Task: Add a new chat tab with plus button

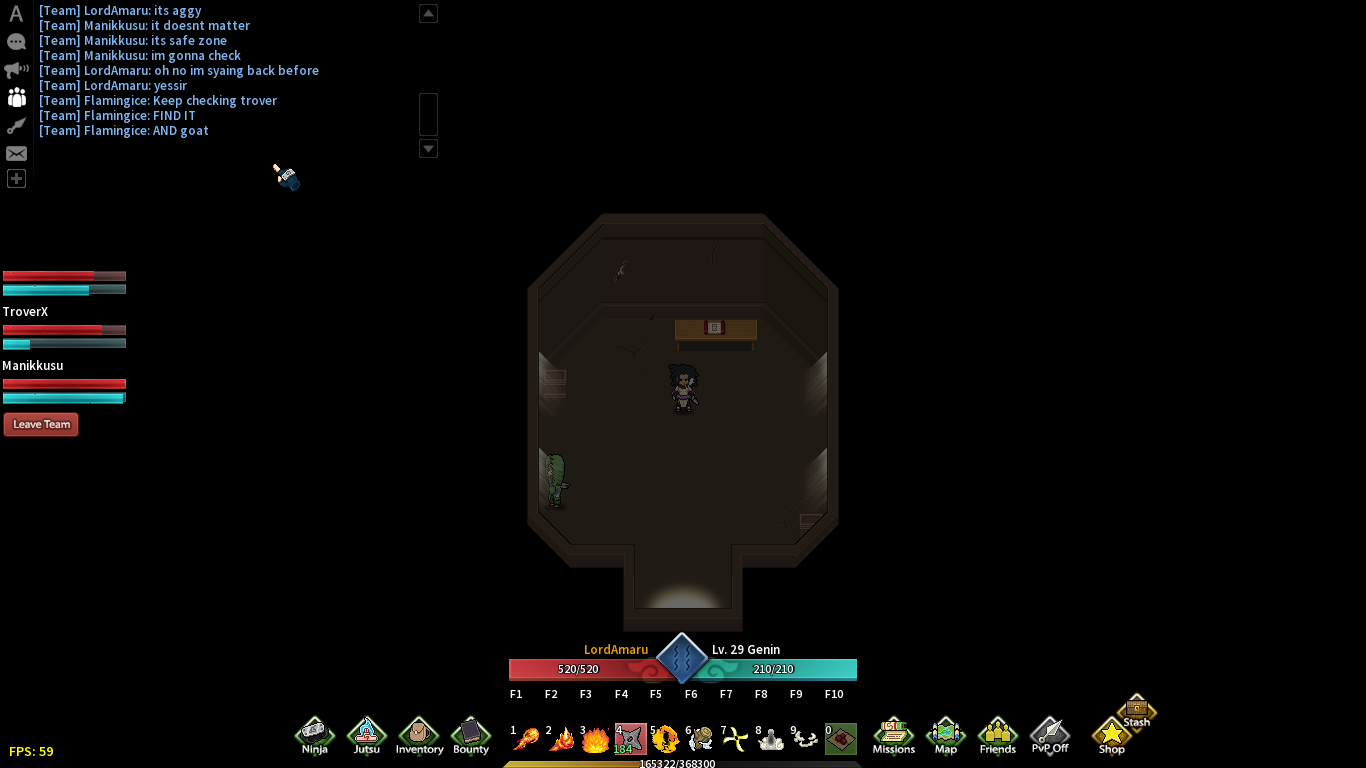Action: pos(16,179)
